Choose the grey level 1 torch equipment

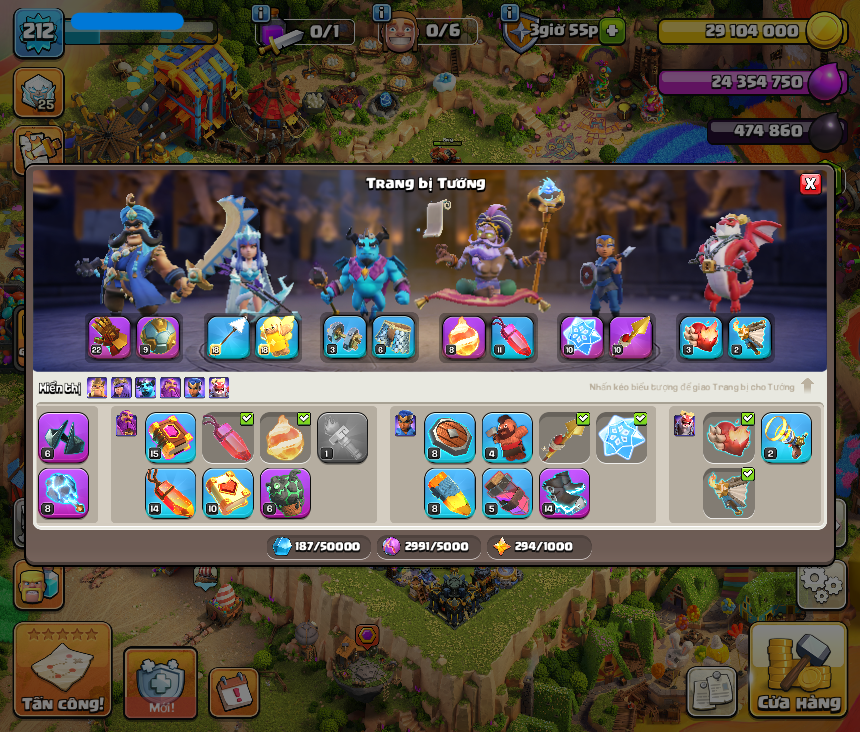(x=342, y=438)
